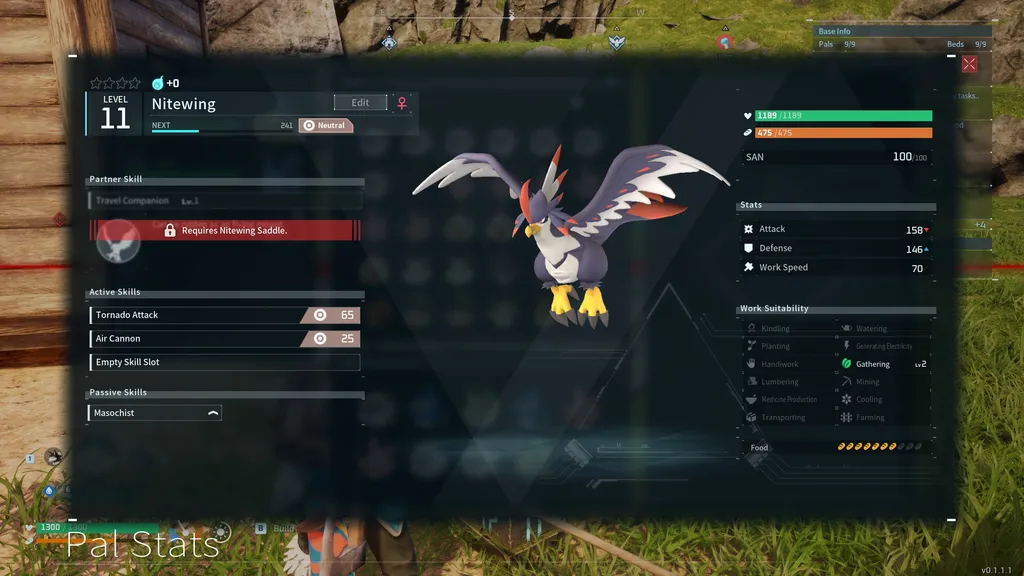Image resolution: width=1024 pixels, height=576 pixels.
Task: Click the Neutral element badge
Action: point(326,126)
